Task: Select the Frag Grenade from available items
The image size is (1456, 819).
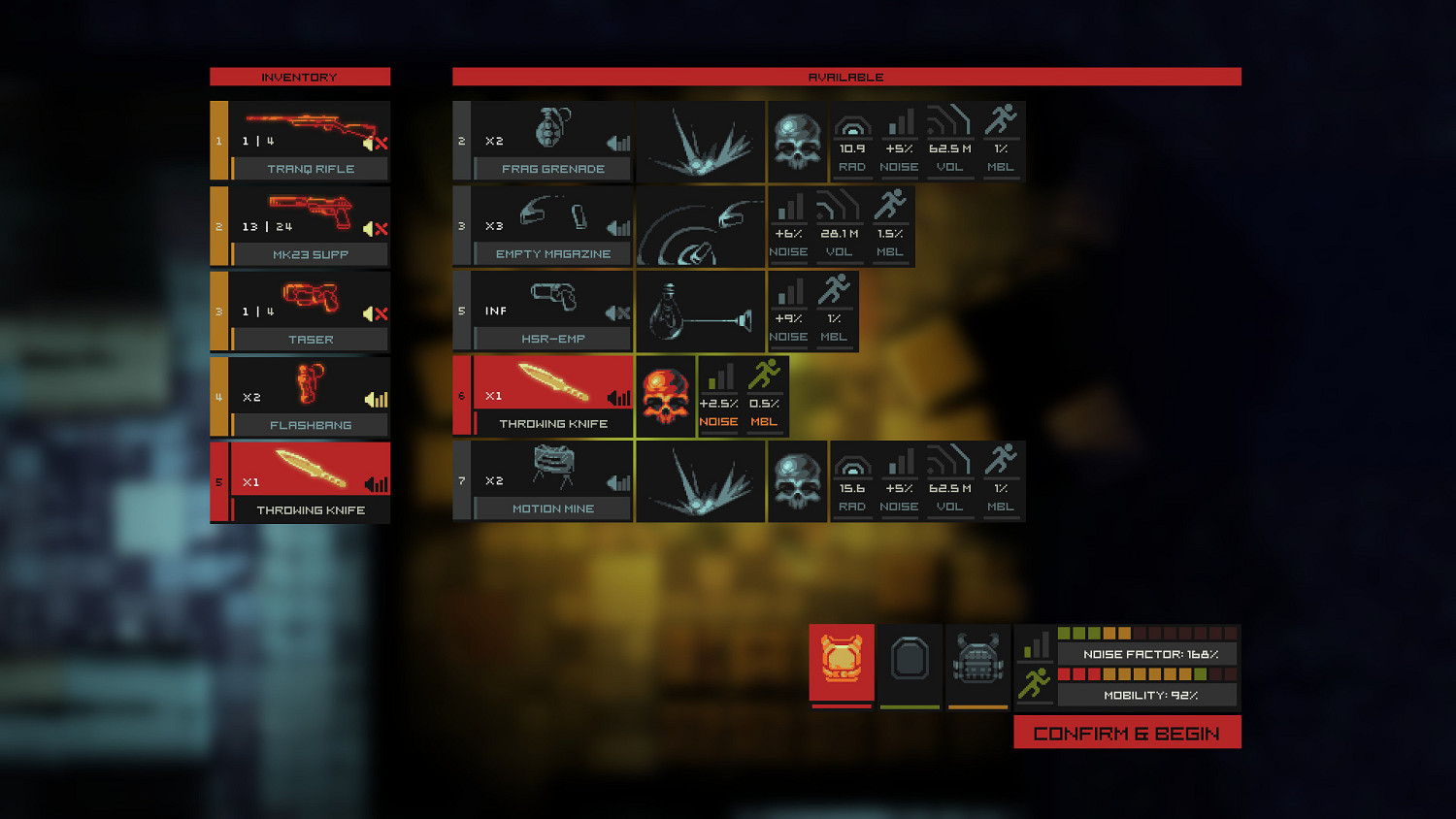Action: 550,136
